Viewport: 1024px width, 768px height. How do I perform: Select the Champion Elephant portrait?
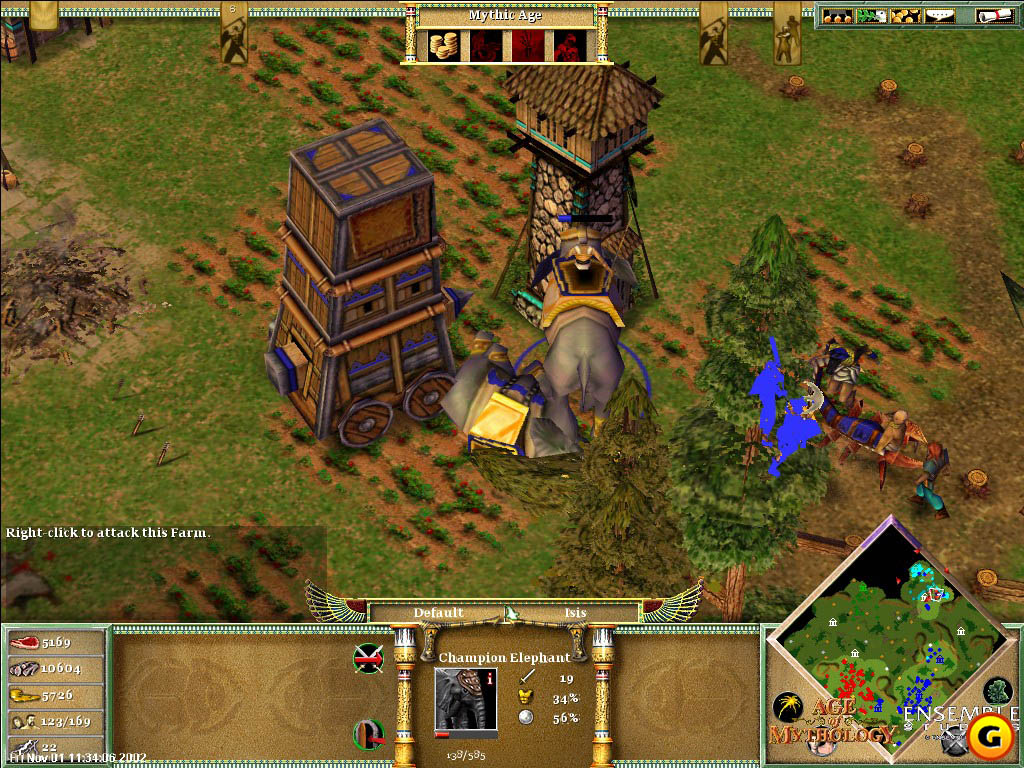click(465, 699)
